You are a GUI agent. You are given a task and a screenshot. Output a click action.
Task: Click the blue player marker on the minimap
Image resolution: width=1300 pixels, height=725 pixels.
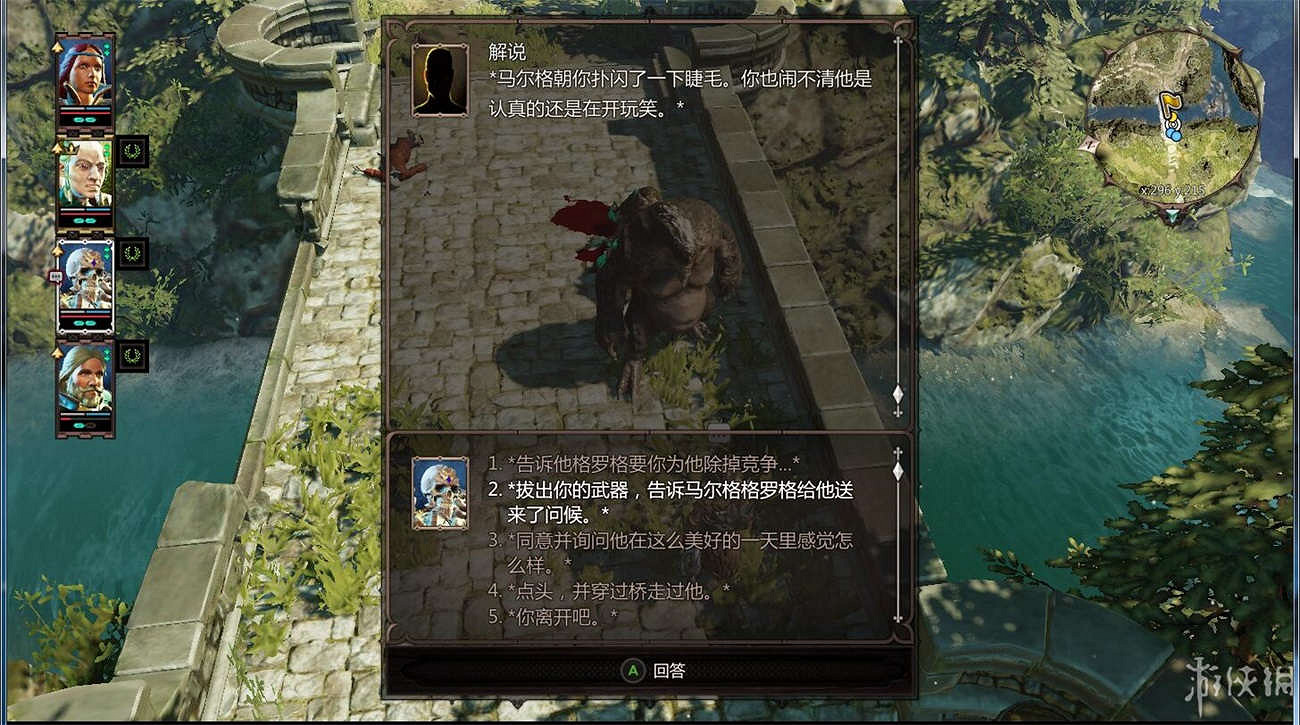tap(1173, 134)
